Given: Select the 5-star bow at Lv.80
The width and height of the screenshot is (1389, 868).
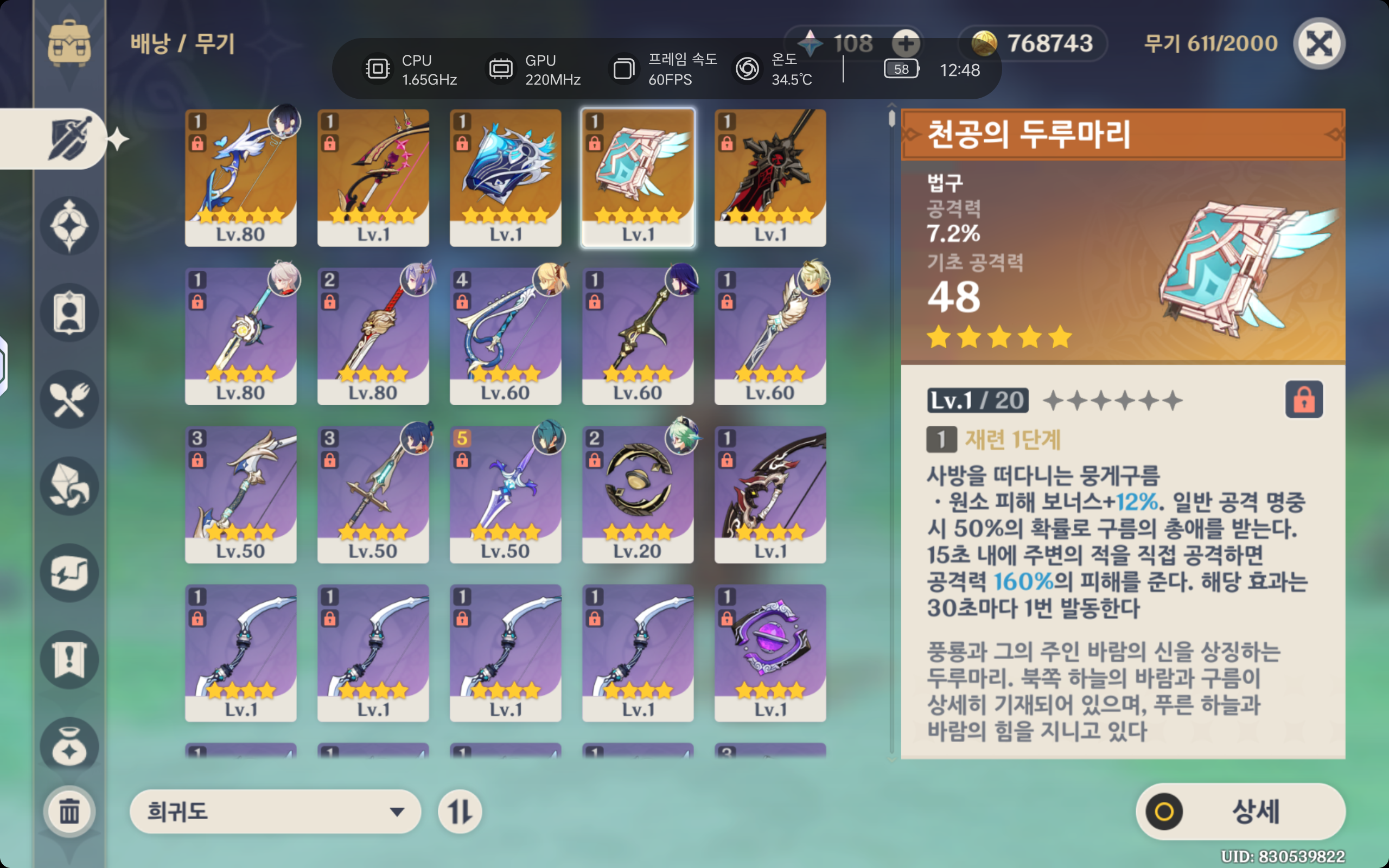Looking at the screenshot, I should [x=240, y=178].
